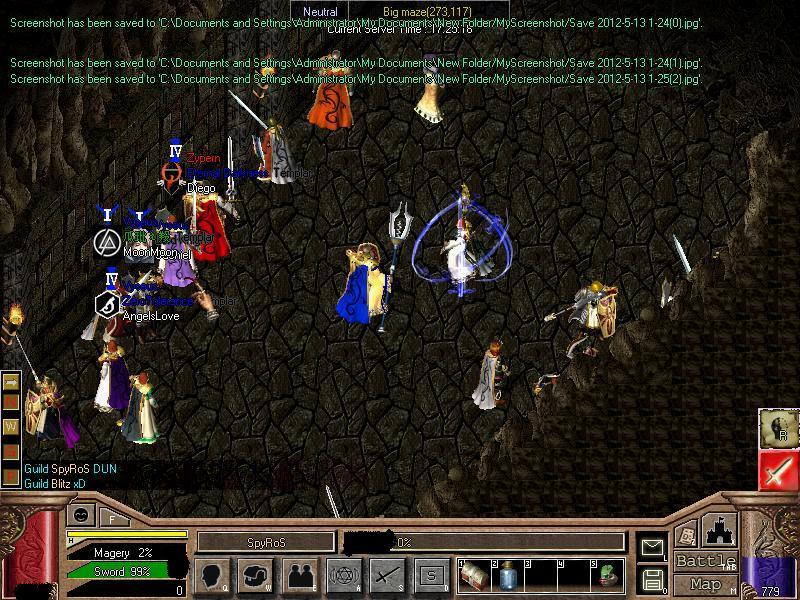
Task: Use the scroll item in quick slot 1
Action: (x=475, y=575)
